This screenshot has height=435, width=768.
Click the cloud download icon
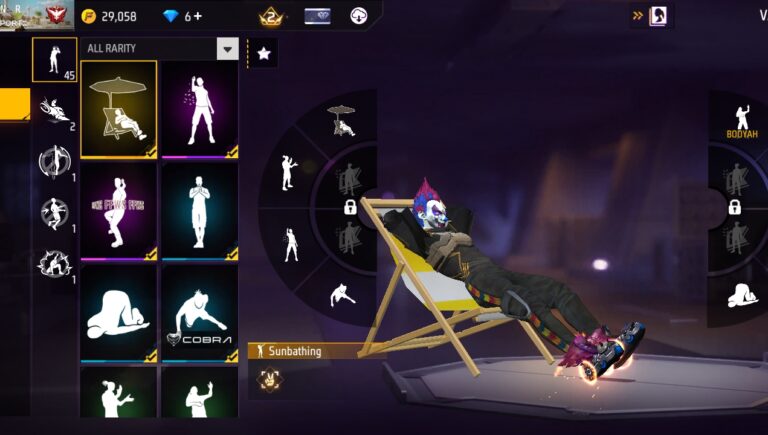(x=359, y=16)
